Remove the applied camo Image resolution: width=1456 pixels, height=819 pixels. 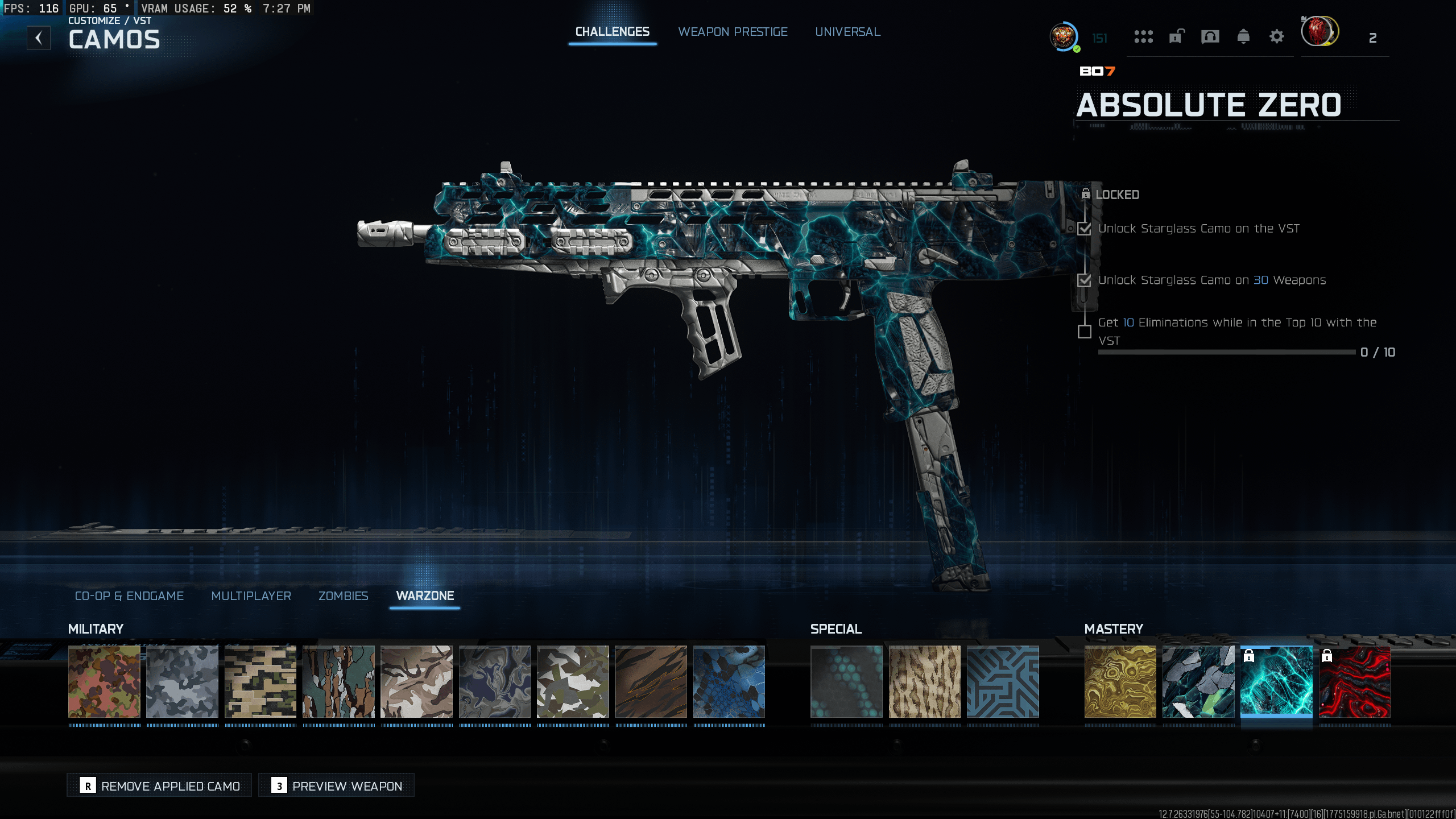pyautogui.click(x=159, y=785)
